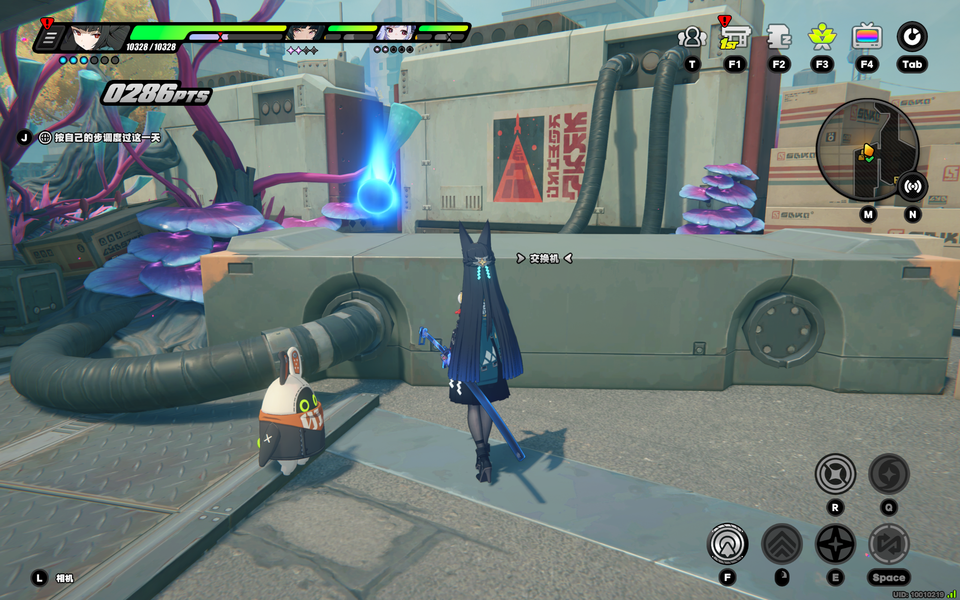Open the yellow-green winged emblem icon

823,38
